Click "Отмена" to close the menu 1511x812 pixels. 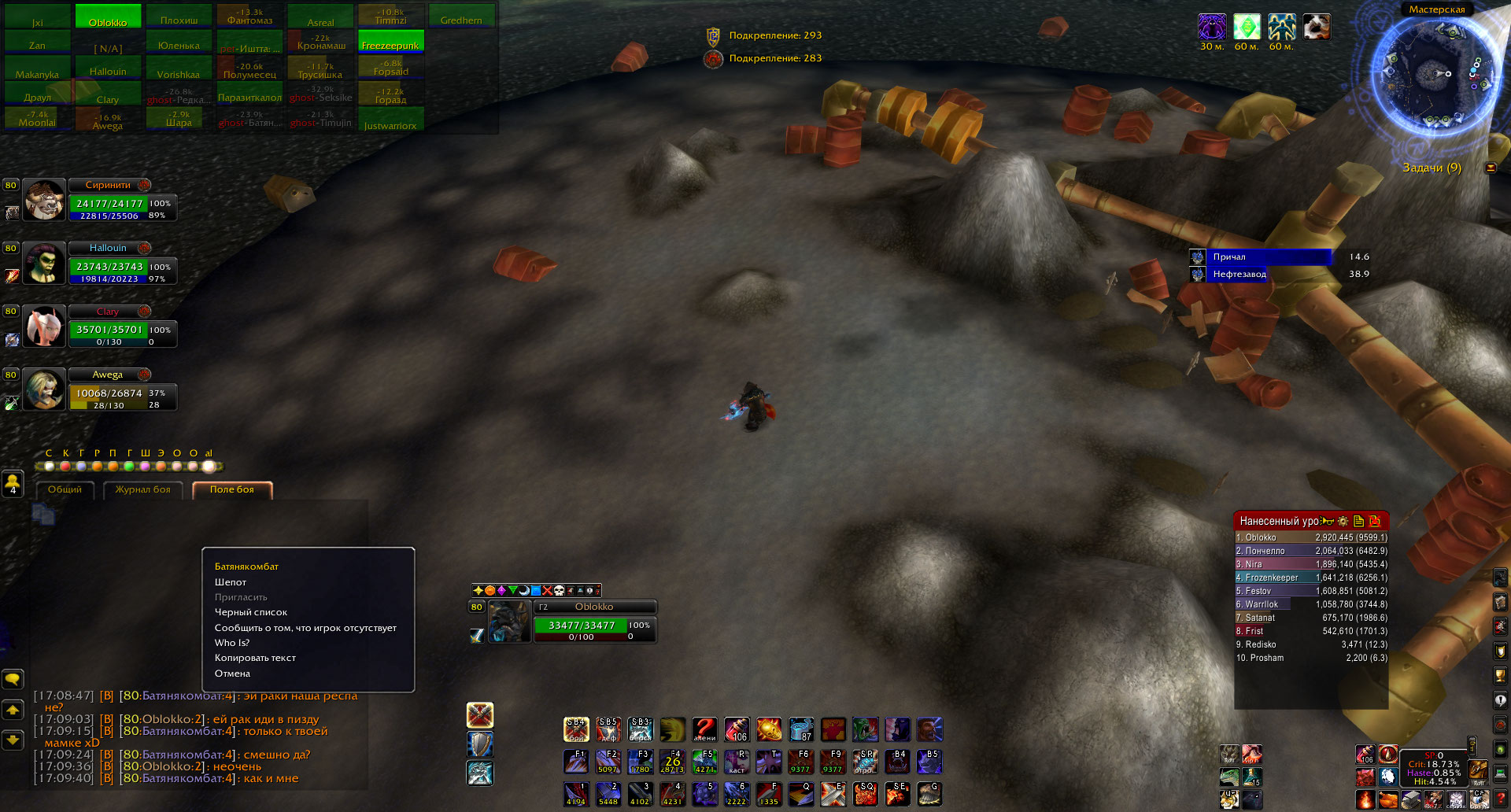pos(232,674)
